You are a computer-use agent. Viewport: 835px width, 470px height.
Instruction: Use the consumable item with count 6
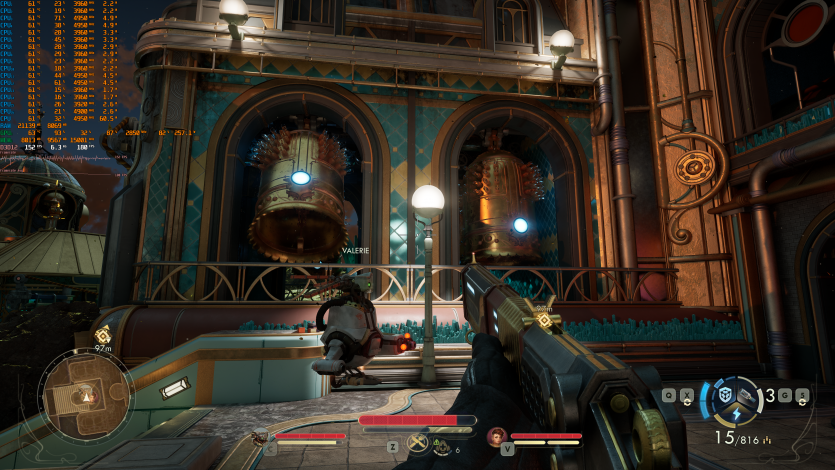[442, 446]
